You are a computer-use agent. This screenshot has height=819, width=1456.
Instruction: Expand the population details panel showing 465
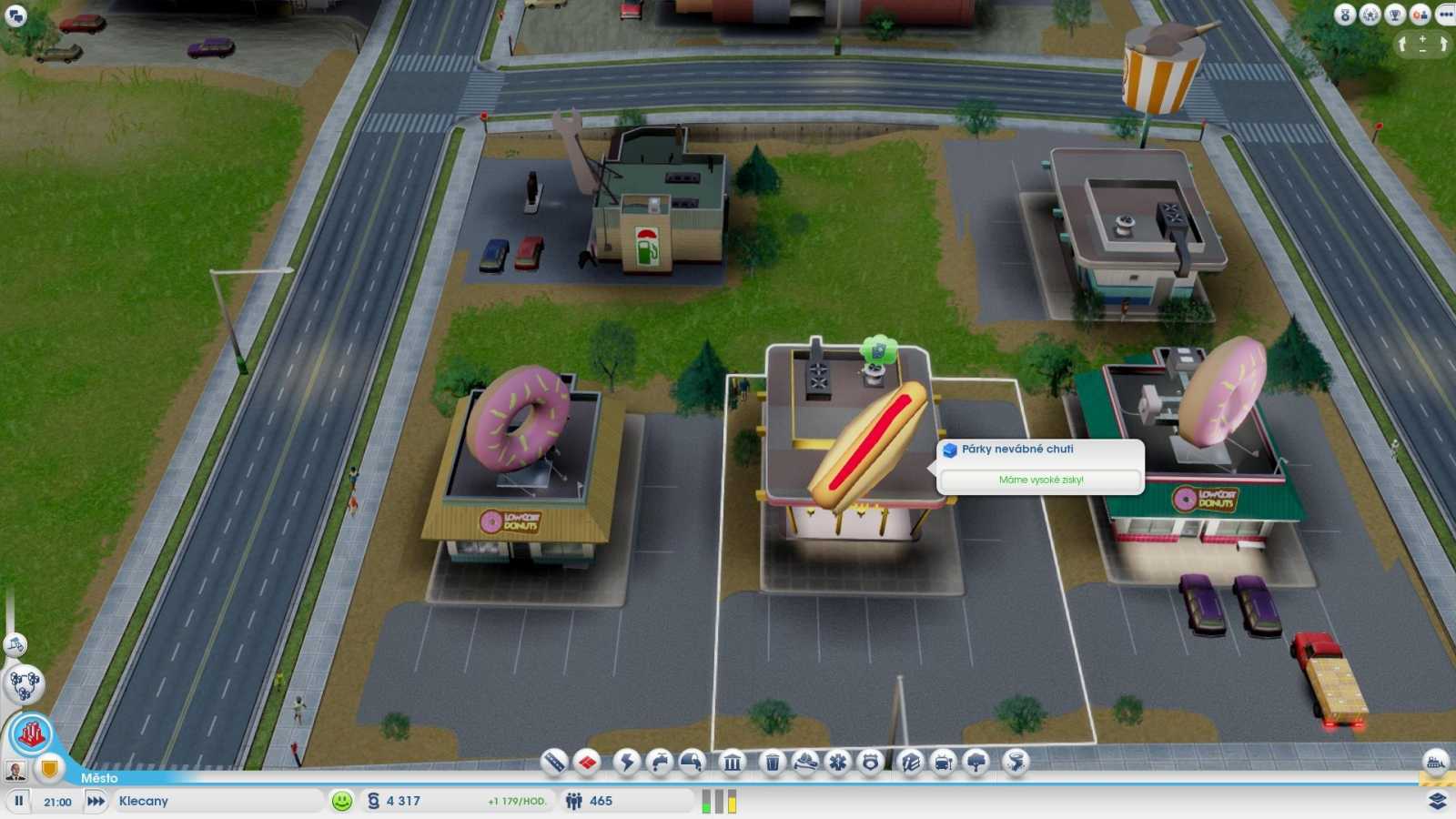(x=602, y=802)
